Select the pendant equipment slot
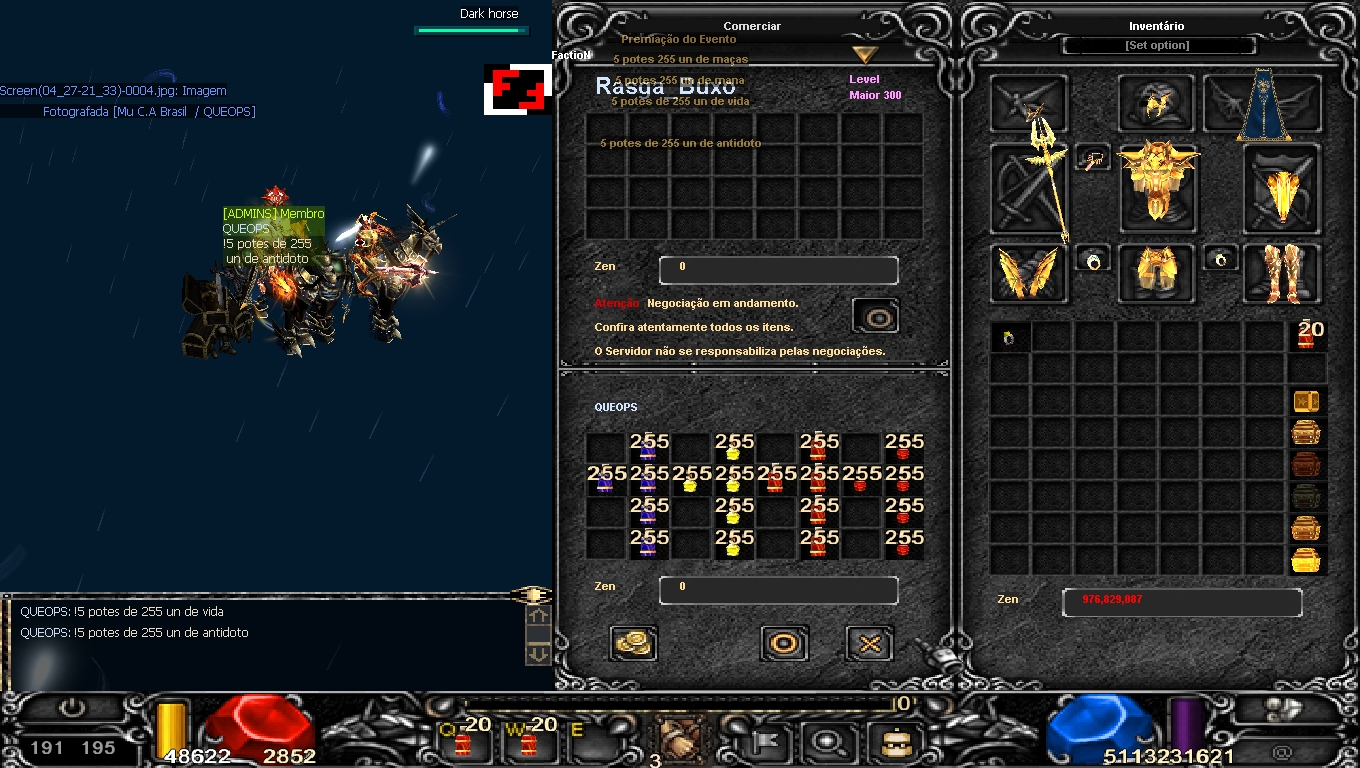1360x768 pixels. pos(1093,158)
